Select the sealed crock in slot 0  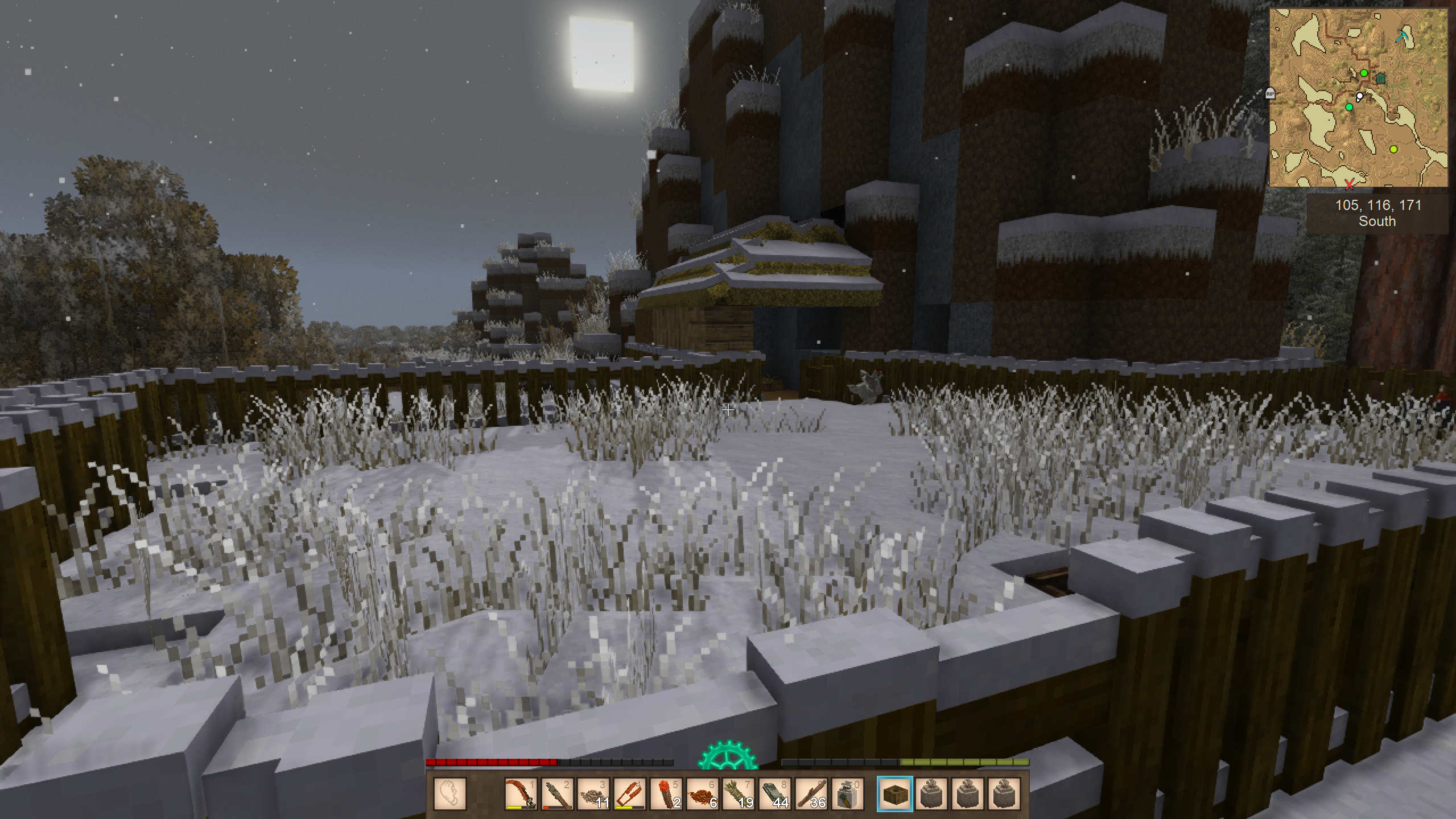pyautogui.click(x=848, y=793)
